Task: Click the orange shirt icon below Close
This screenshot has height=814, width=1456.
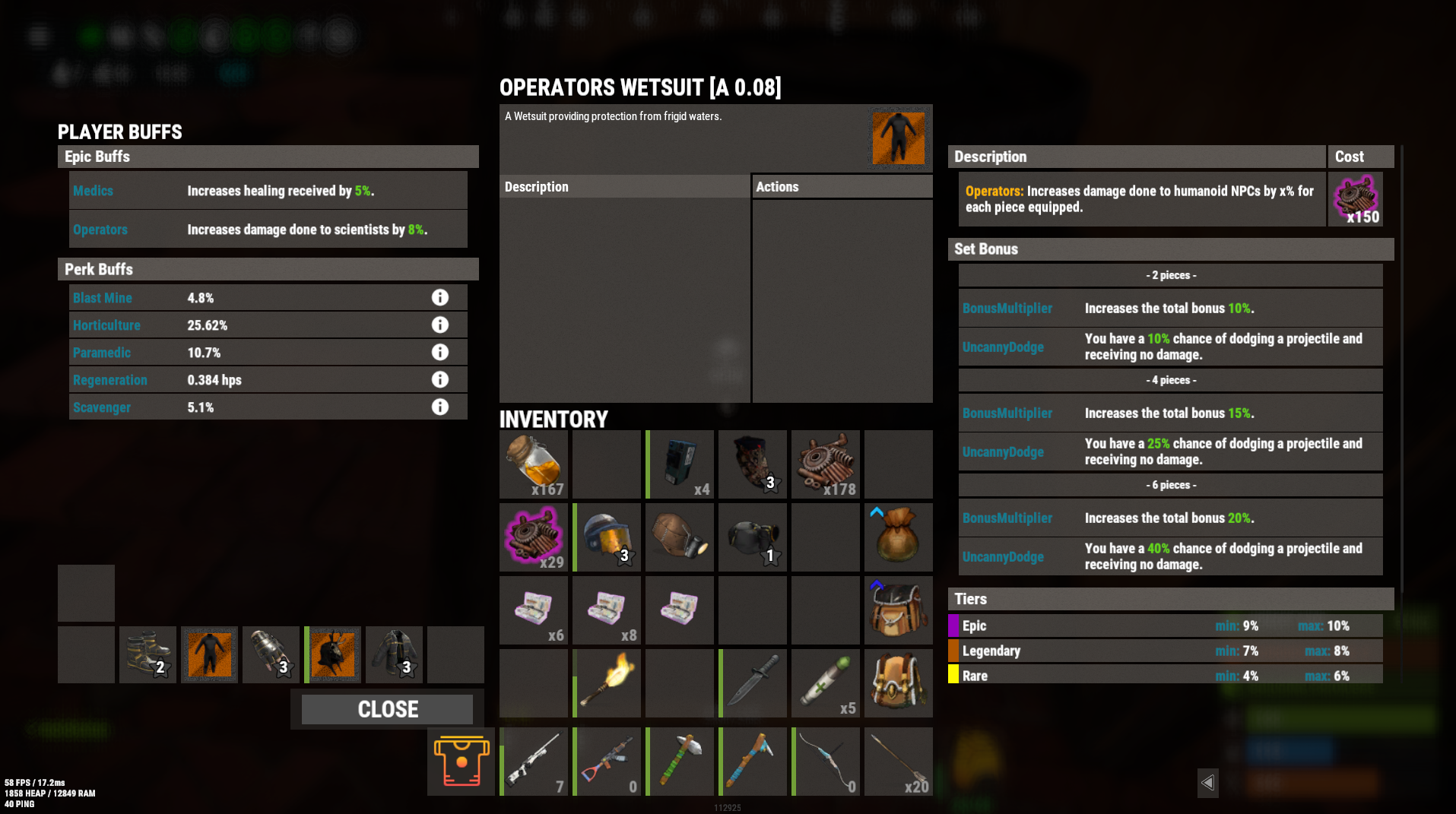Action: (460, 760)
